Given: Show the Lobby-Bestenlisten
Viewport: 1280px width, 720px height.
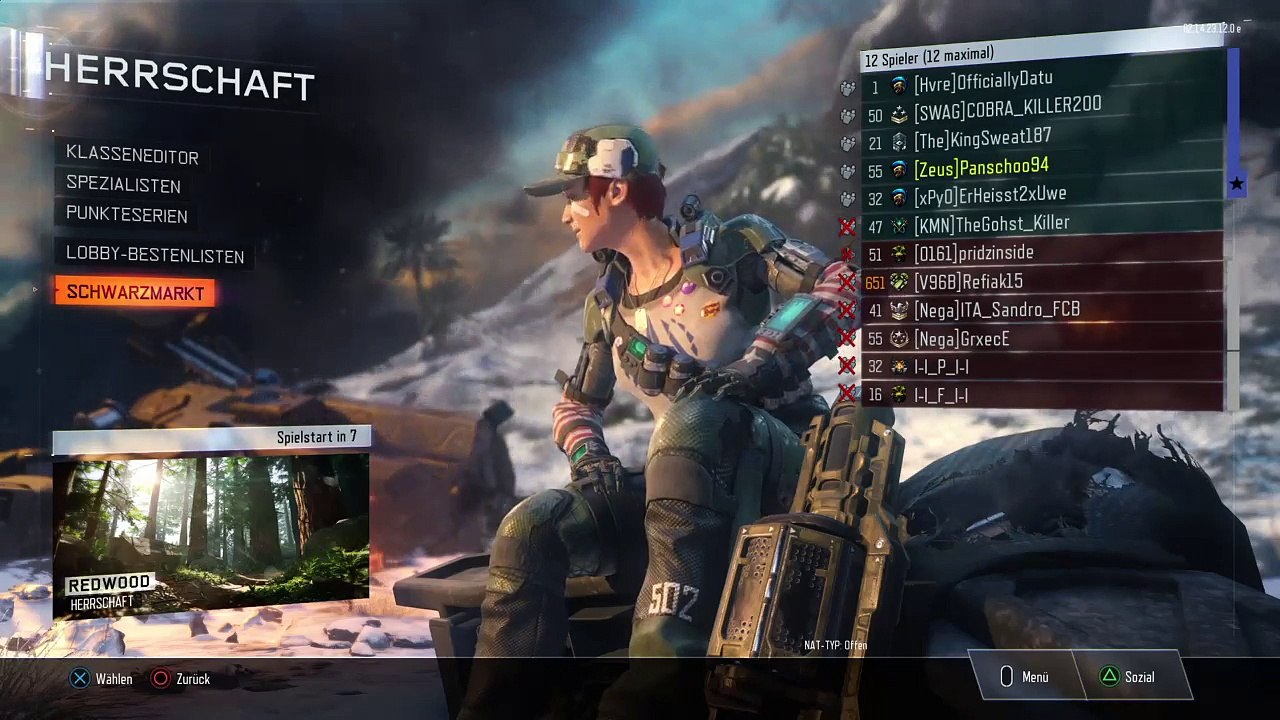Looking at the screenshot, I should (x=155, y=256).
